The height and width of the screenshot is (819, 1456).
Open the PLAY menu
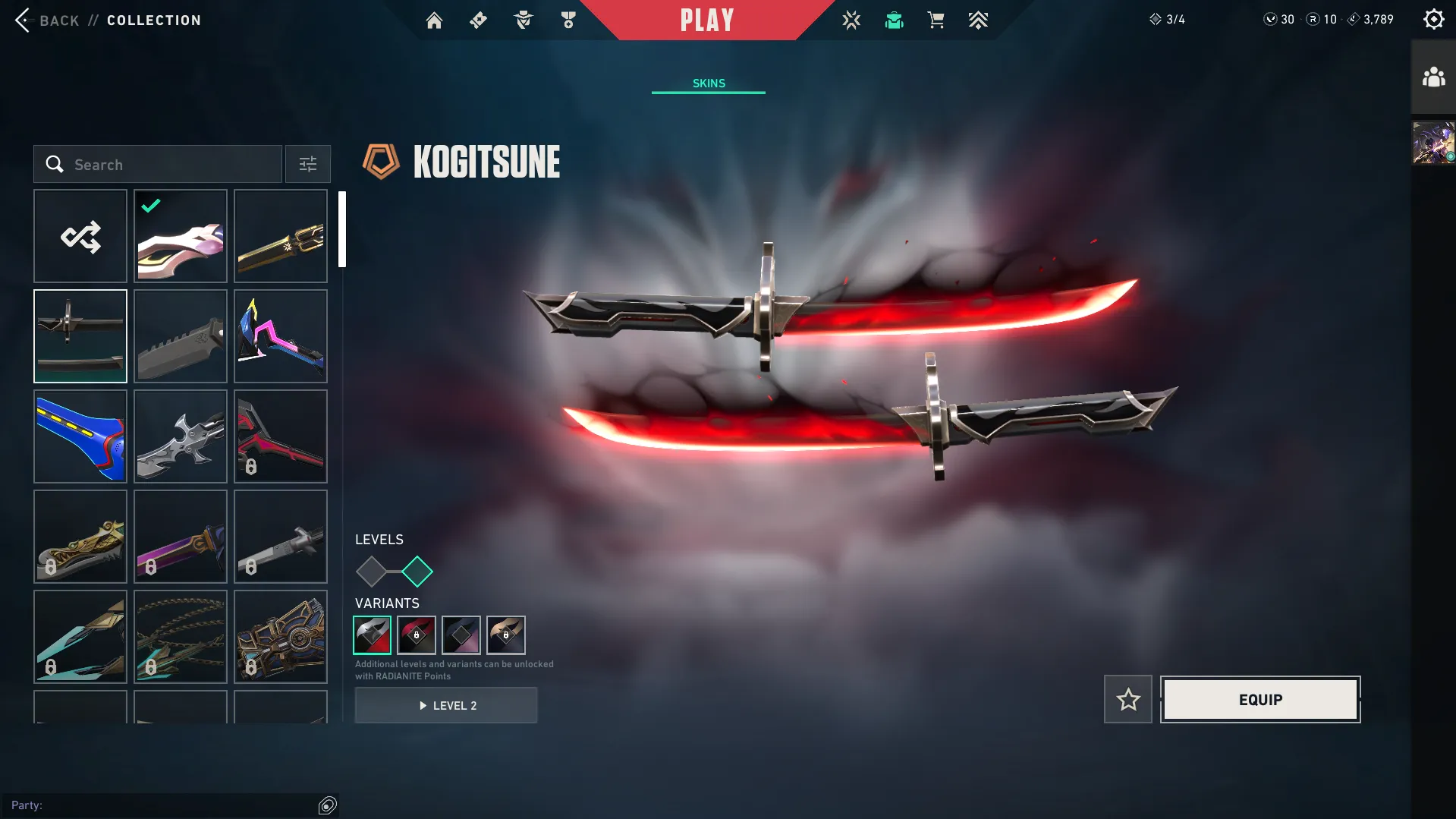point(707,20)
